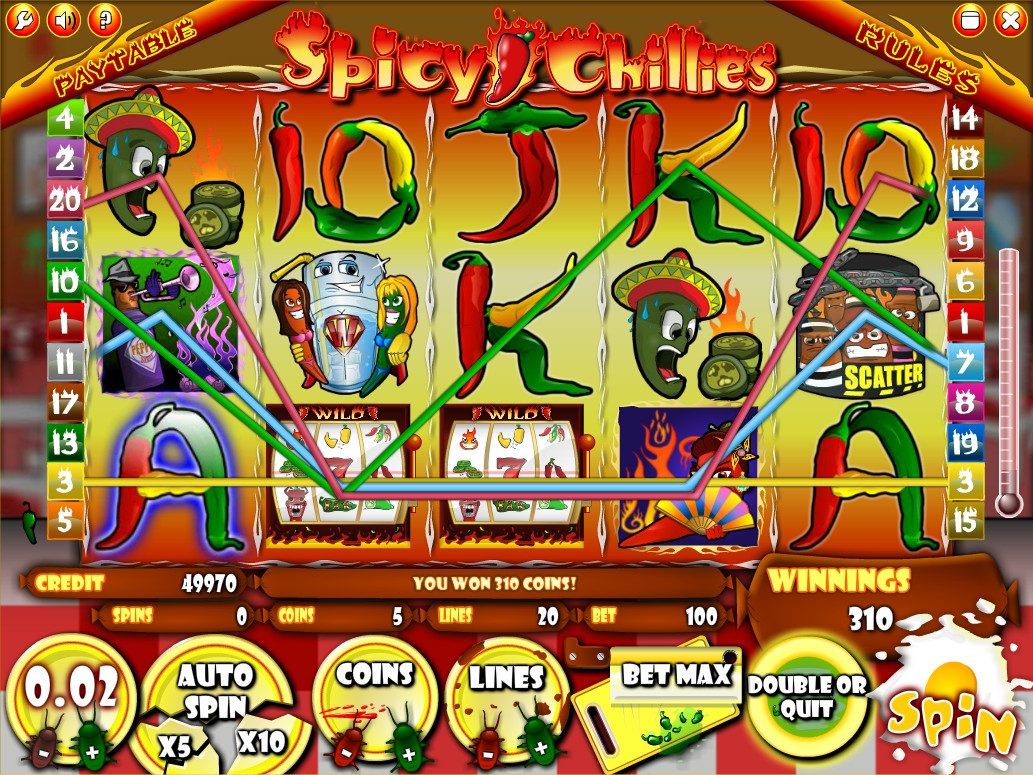Increase the number of coins with green bug

coord(406,745)
